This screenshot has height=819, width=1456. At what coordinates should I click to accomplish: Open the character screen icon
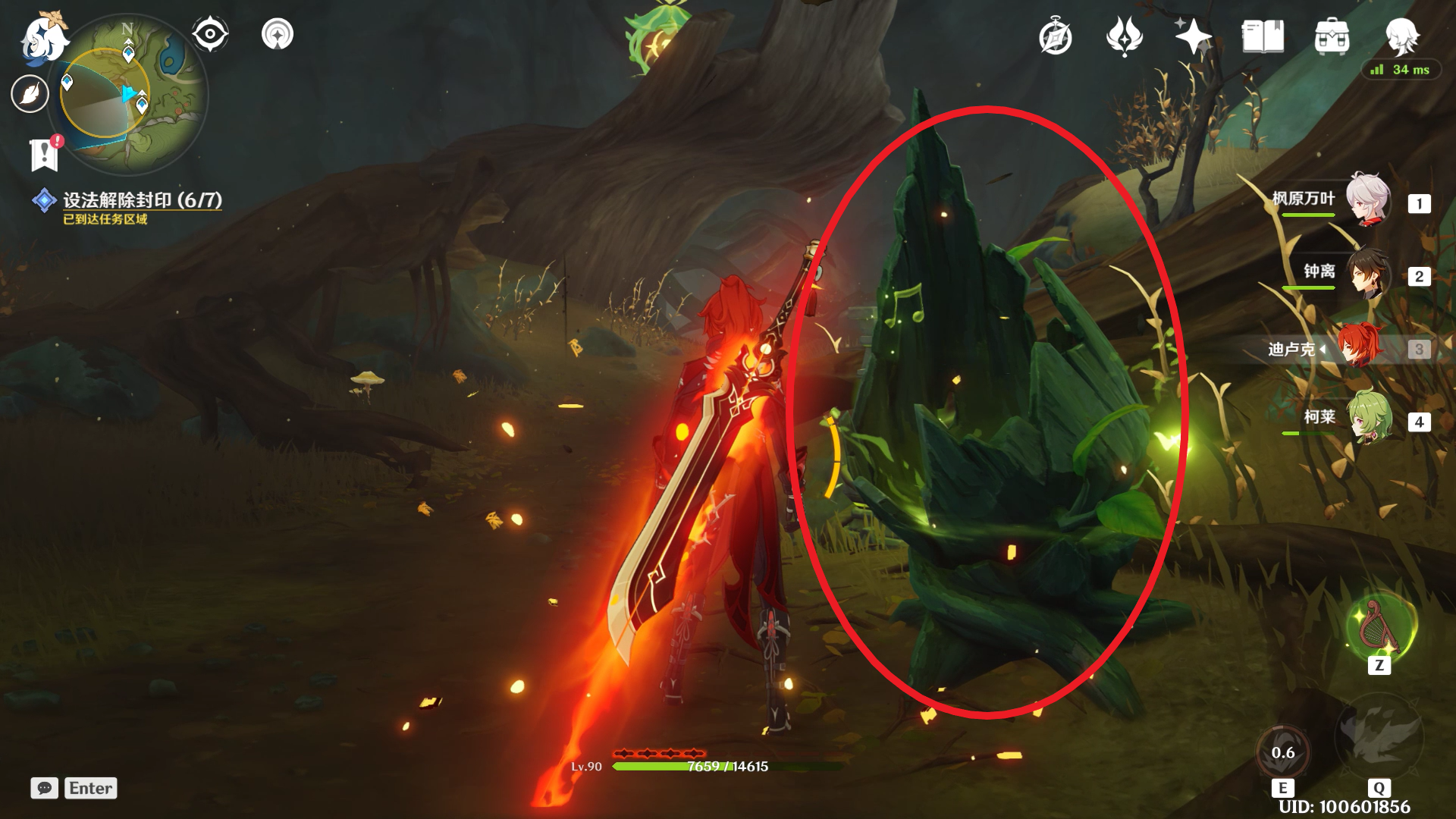[x=1401, y=36]
